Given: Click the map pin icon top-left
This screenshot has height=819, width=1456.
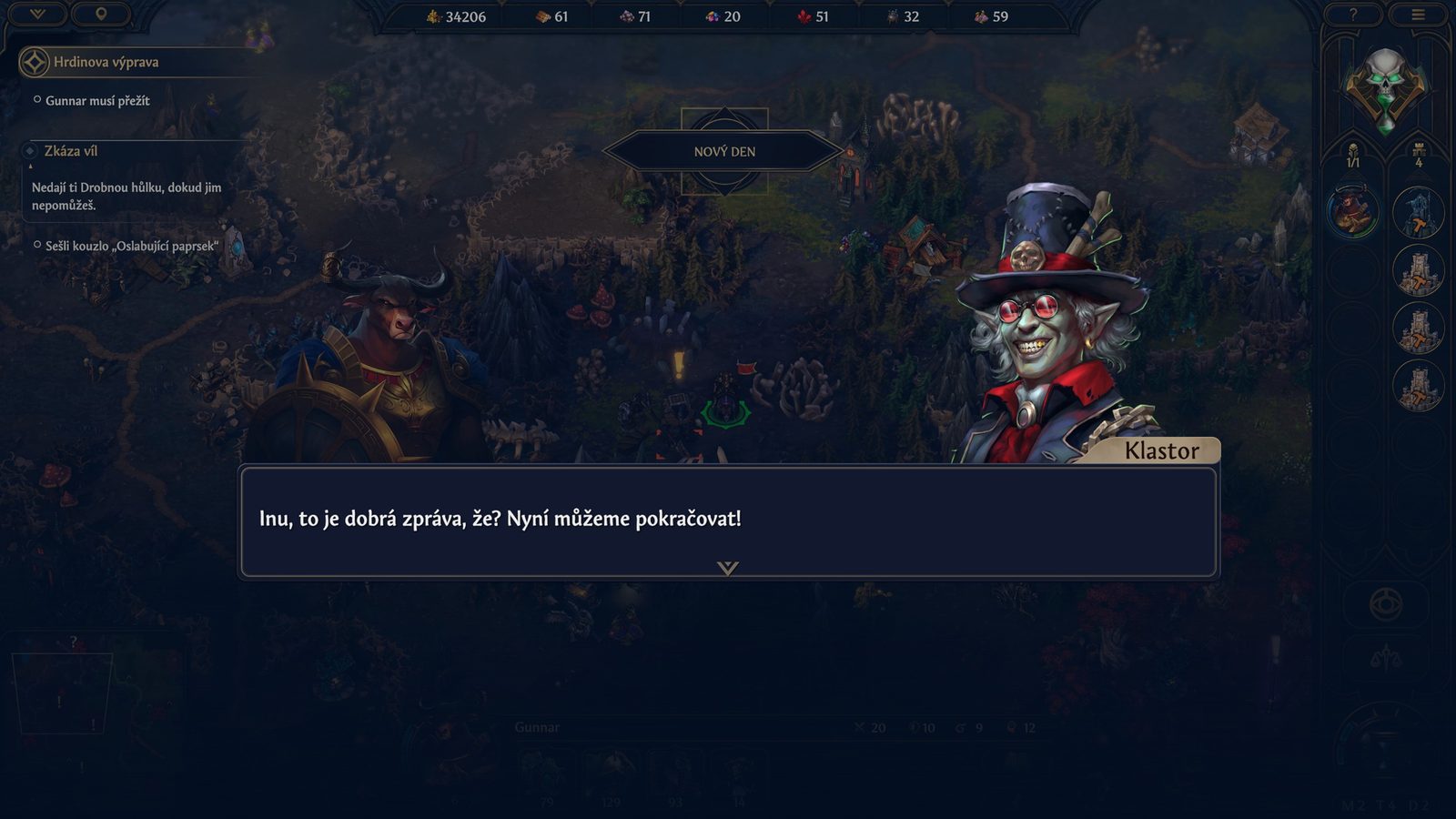Looking at the screenshot, I should 101,15.
